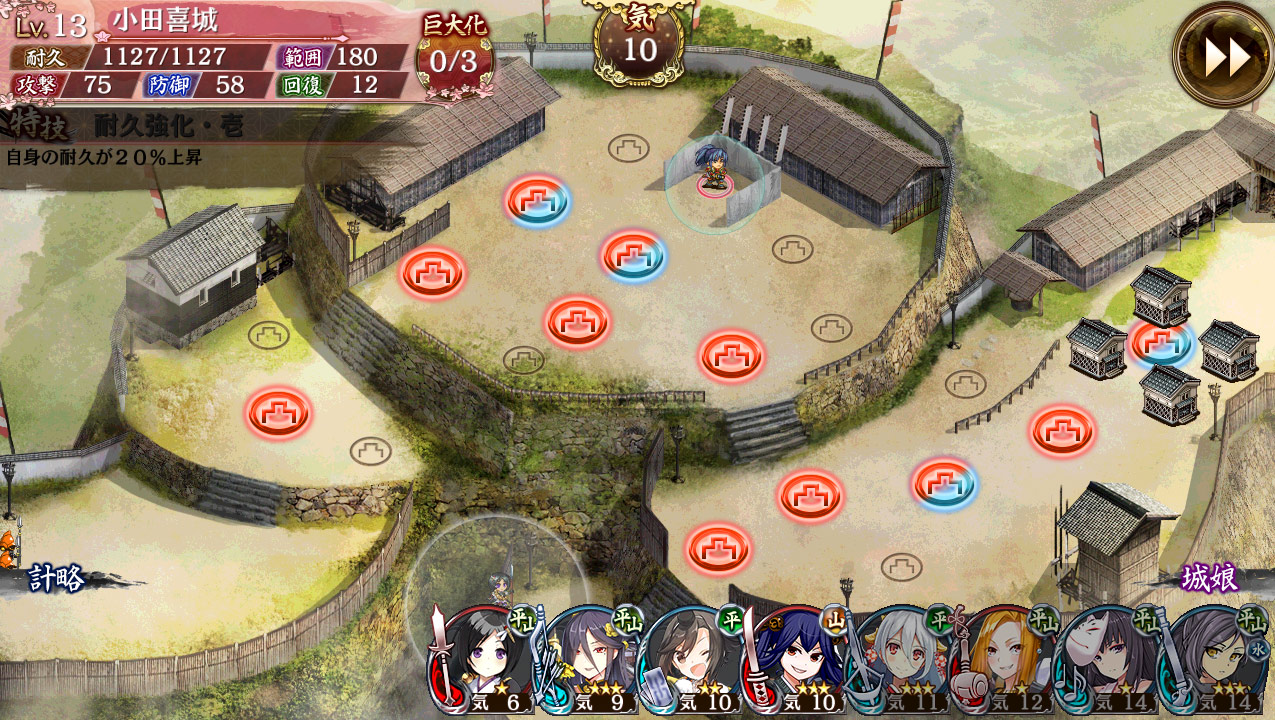Select the grey-haired yellow-eyed water unit card

pos(1211,660)
